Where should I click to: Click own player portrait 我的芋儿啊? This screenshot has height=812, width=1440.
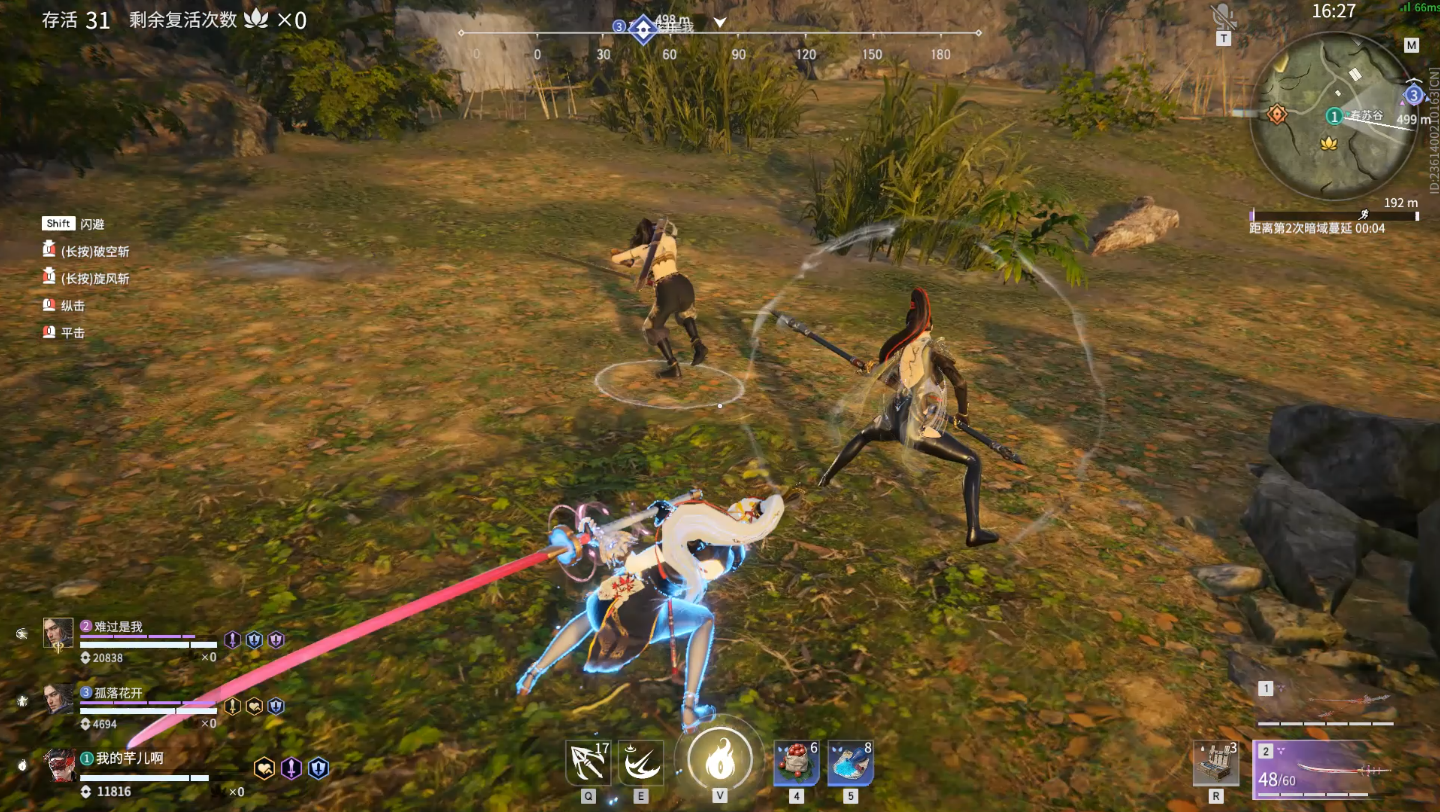[x=58, y=765]
